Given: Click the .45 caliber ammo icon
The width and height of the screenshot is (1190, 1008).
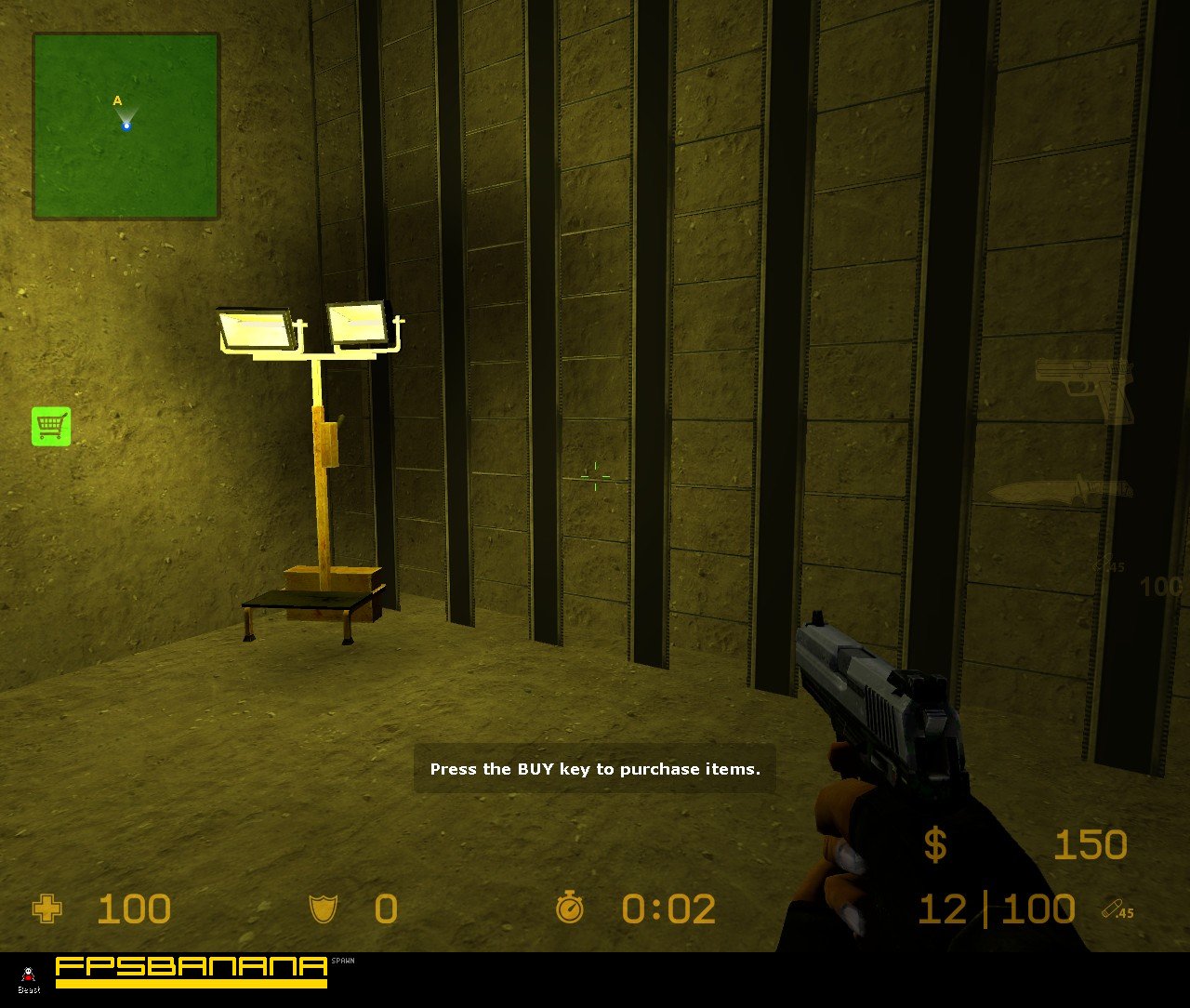Looking at the screenshot, I should (1118, 907).
